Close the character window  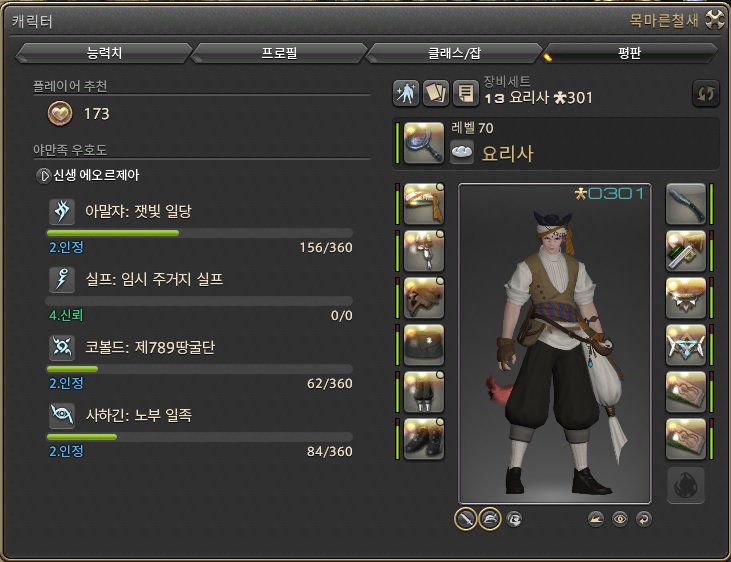[x=715, y=17]
